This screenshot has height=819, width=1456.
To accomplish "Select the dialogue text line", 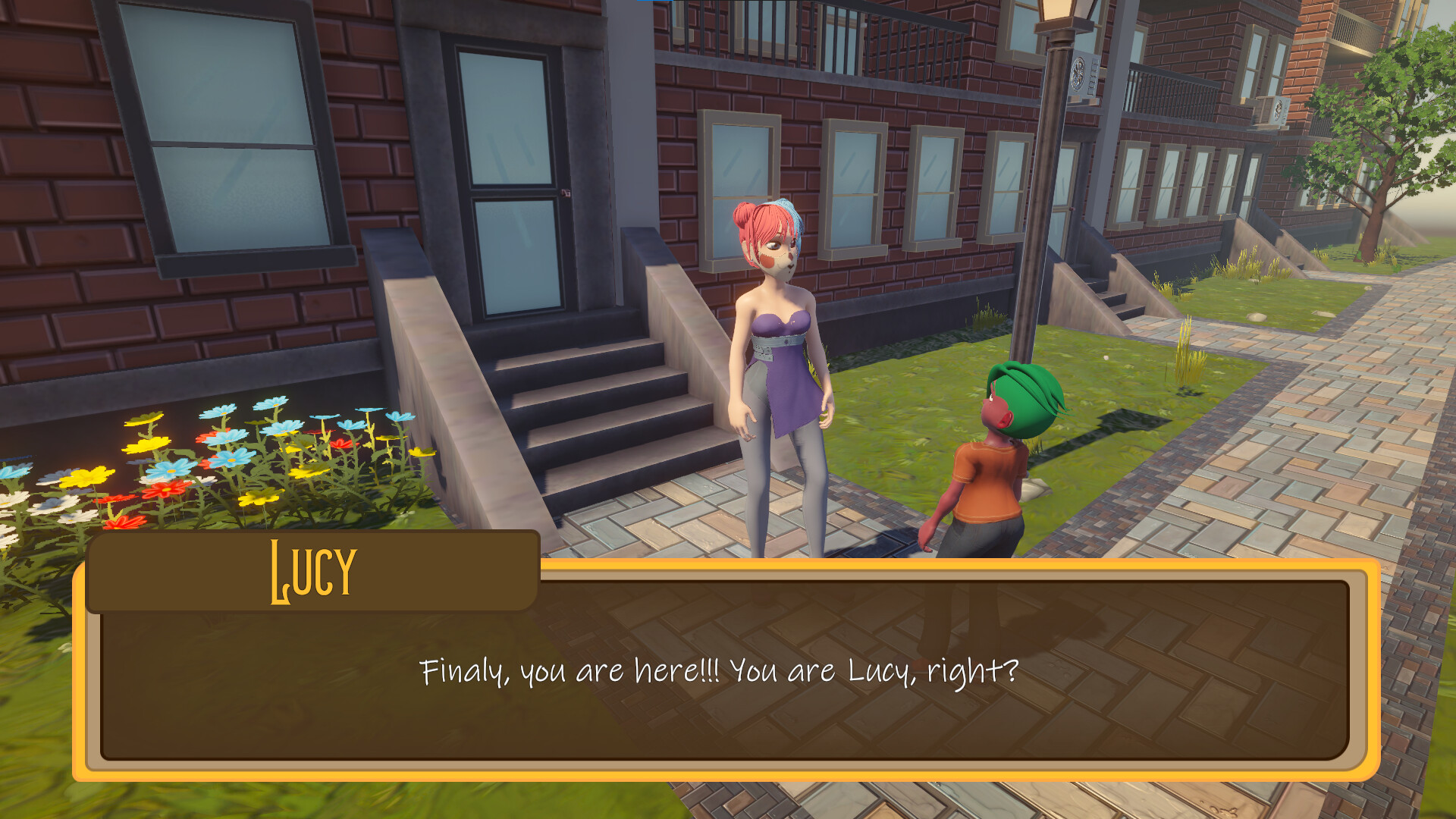I will [719, 671].
